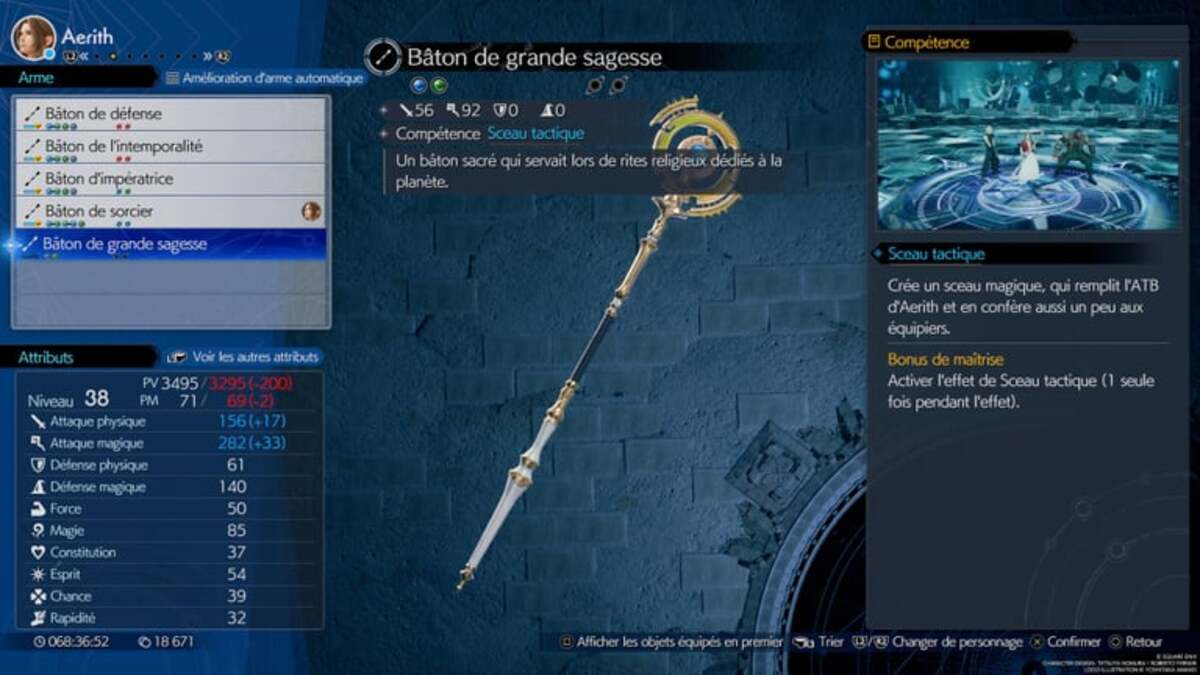Screen dimensions: 1200x675
Task: Select the Trier sort option
Action: coord(820,642)
